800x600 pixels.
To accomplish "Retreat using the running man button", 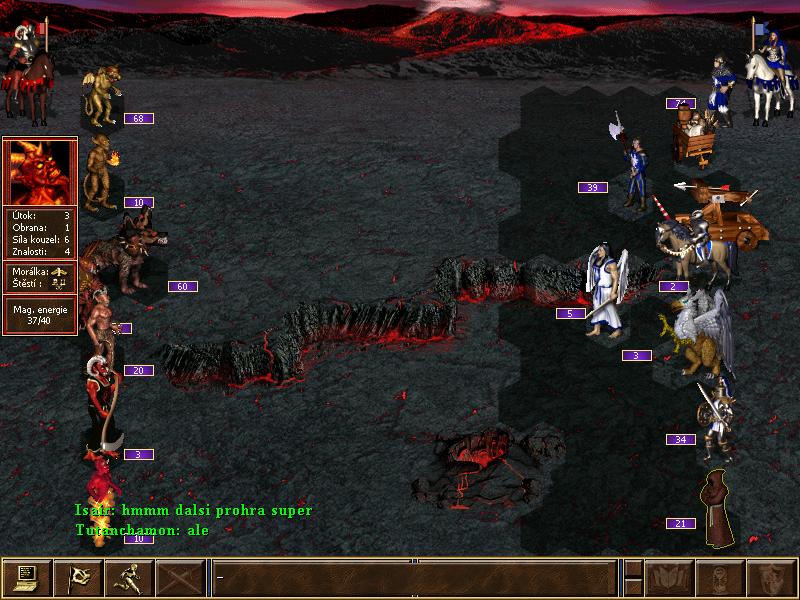I will [x=129, y=578].
